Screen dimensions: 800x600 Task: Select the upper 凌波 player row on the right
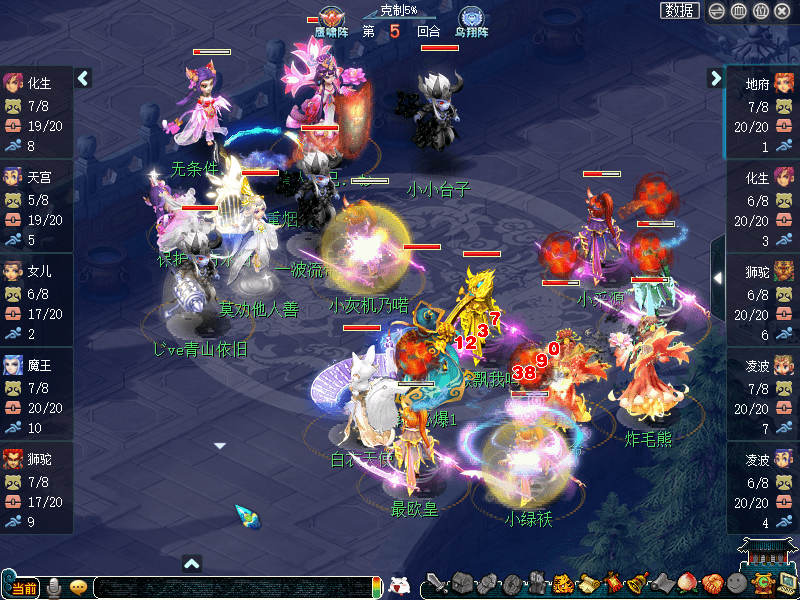[x=763, y=397]
